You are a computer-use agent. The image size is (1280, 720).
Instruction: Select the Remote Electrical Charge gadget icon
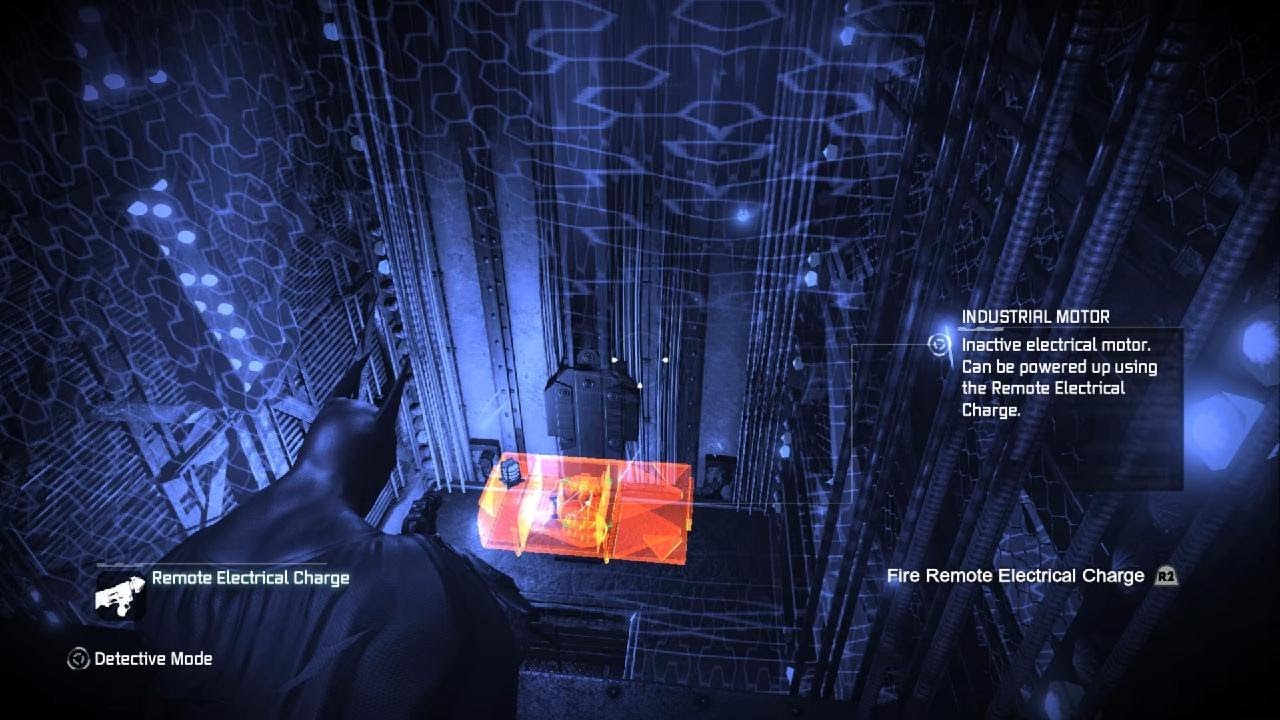click(x=121, y=593)
